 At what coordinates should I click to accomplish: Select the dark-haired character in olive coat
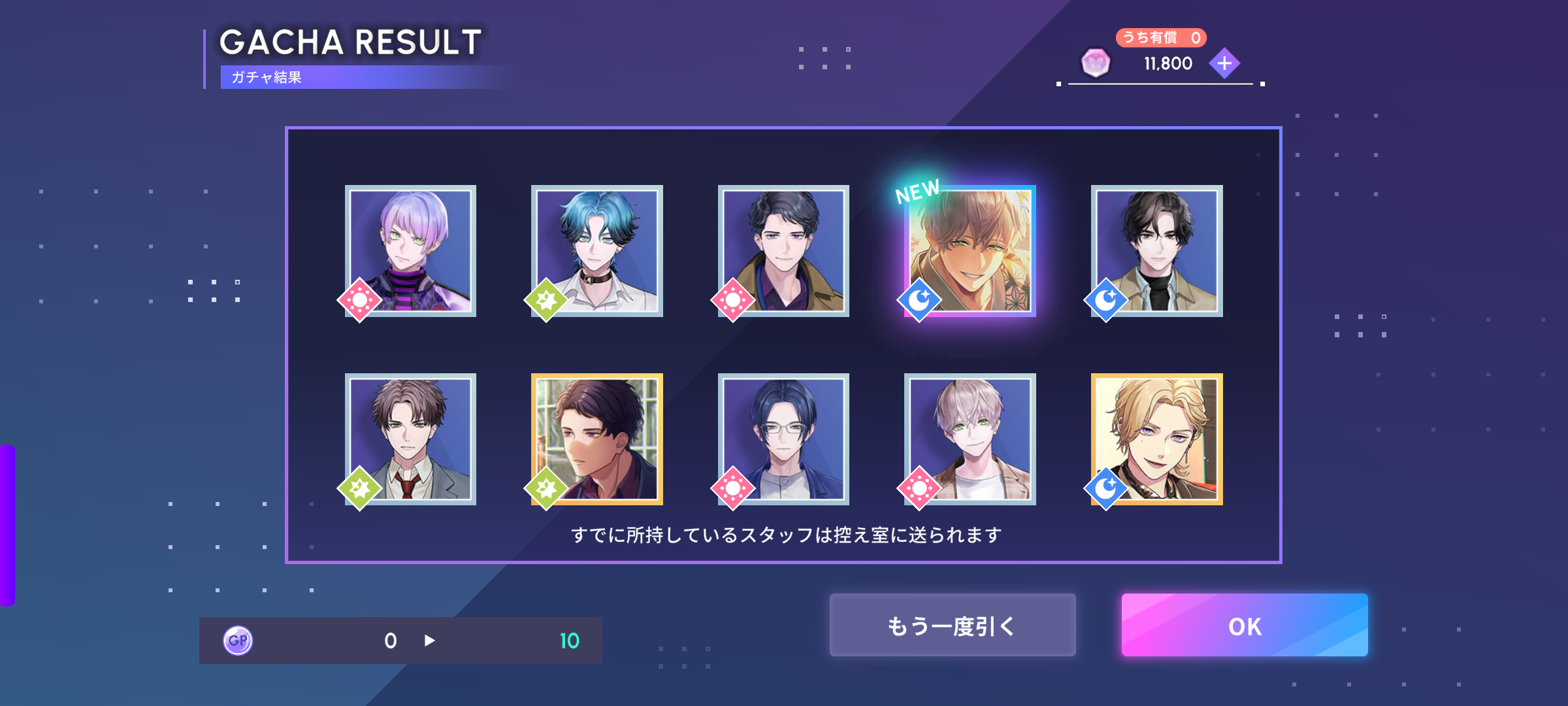pos(783,251)
